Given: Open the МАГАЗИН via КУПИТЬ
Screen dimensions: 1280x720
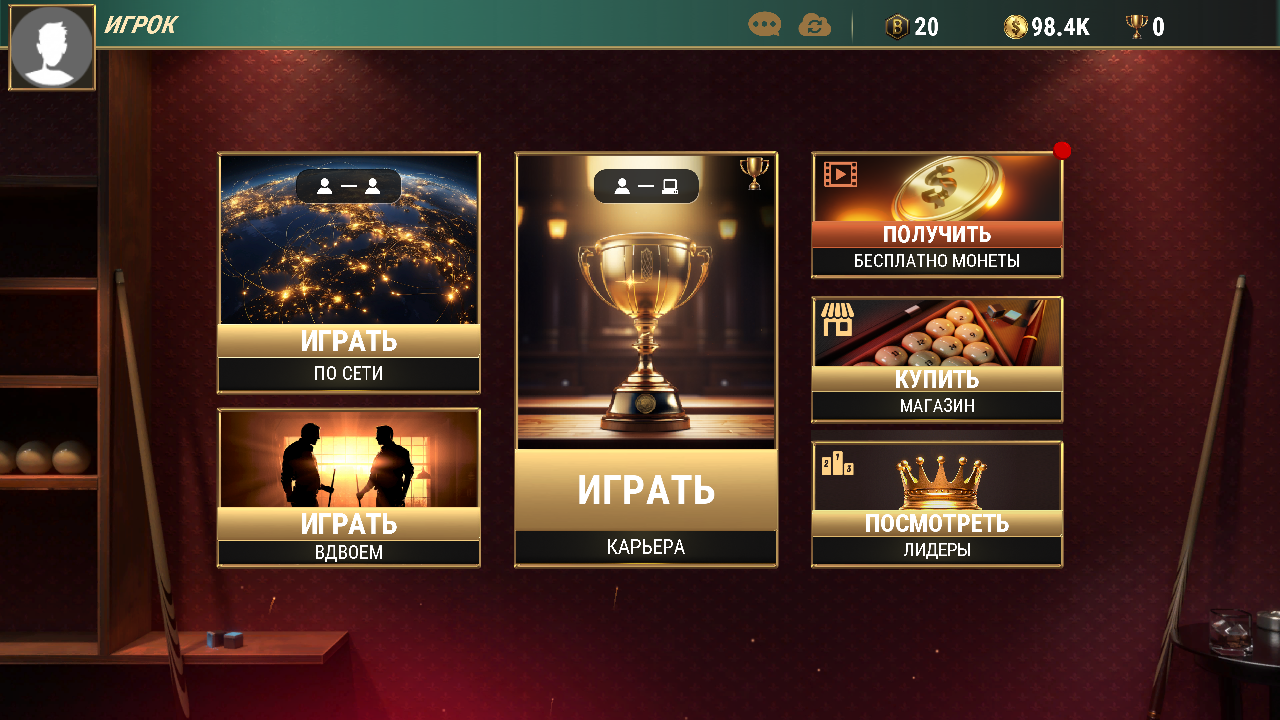Looking at the screenshot, I should 936,380.
